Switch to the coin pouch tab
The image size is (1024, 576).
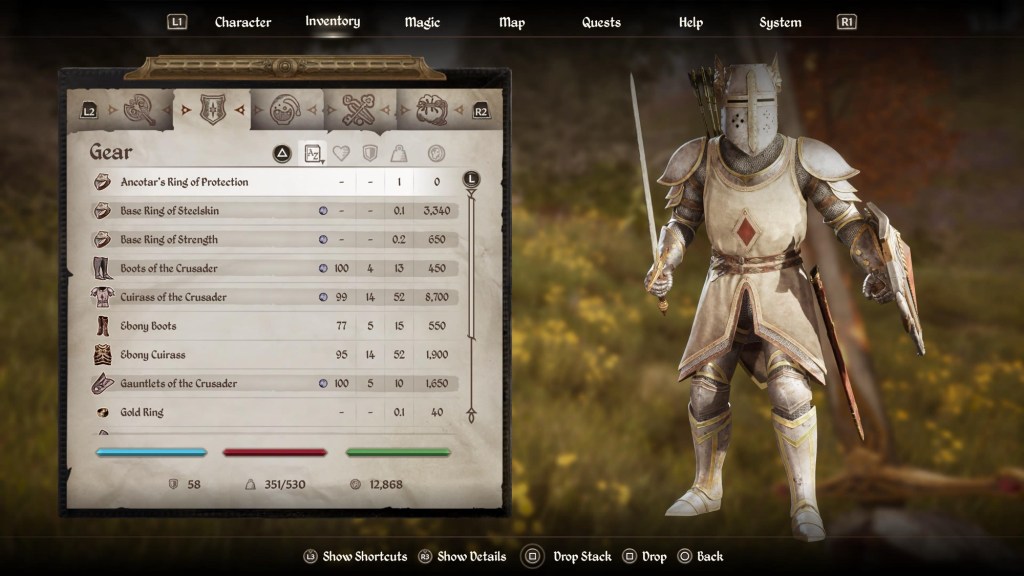[431, 110]
